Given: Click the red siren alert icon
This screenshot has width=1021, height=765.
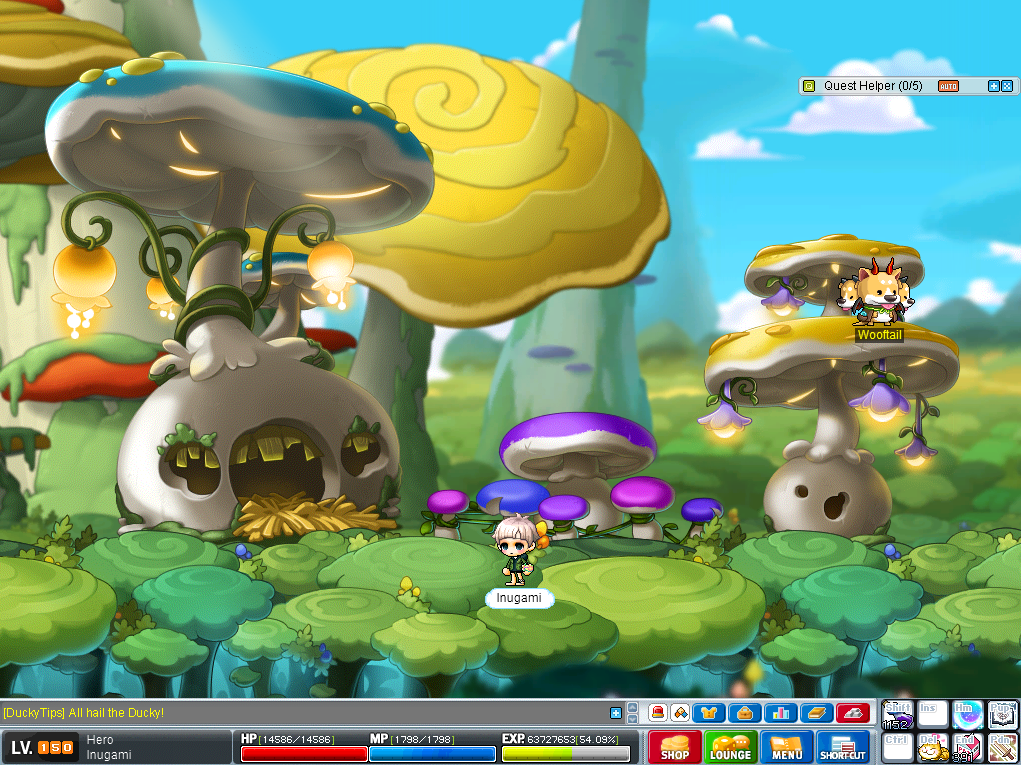Looking at the screenshot, I should [658, 713].
